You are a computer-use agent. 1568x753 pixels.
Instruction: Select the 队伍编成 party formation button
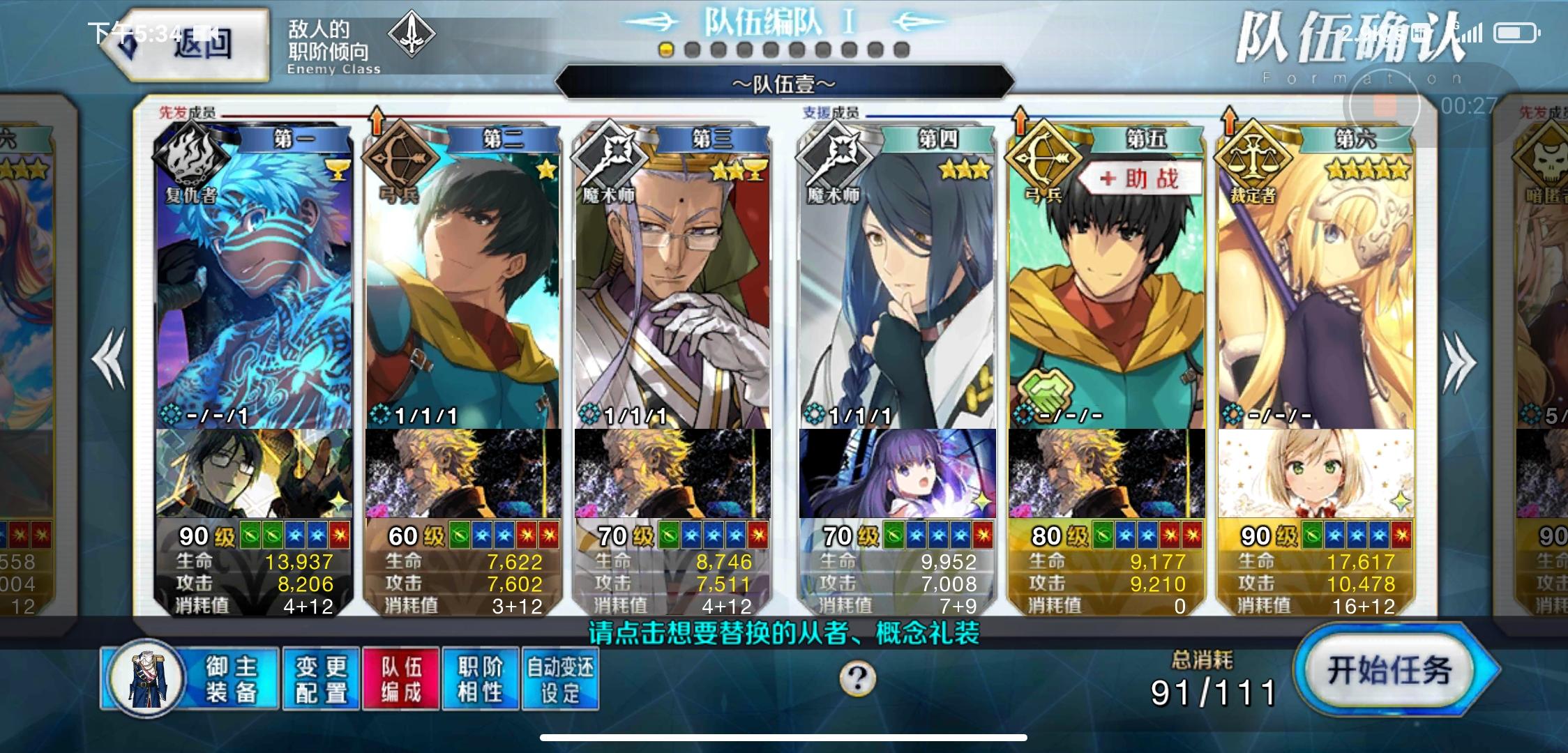coord(401,678)
